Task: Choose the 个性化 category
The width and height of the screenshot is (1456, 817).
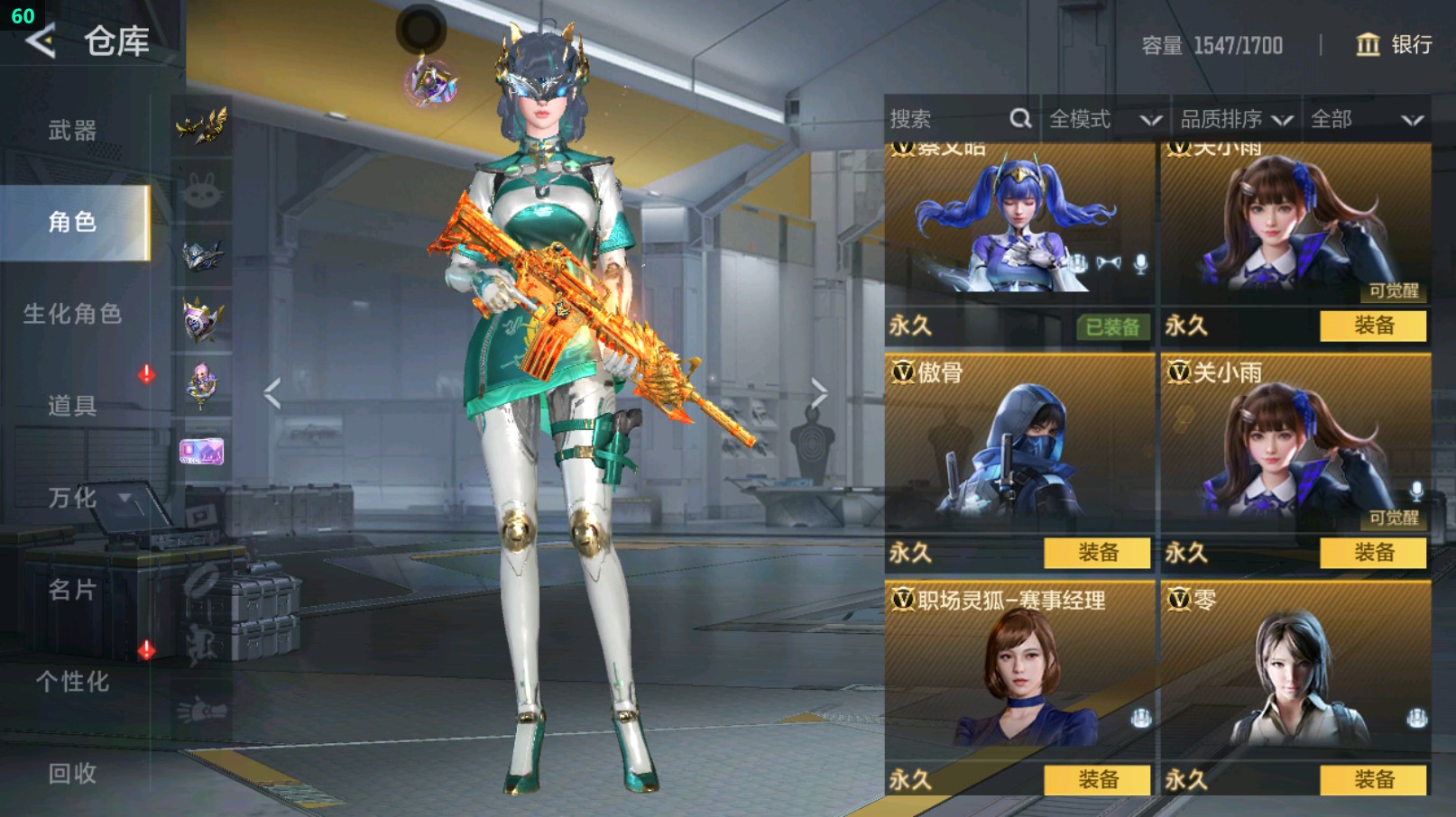Action: 72,682
